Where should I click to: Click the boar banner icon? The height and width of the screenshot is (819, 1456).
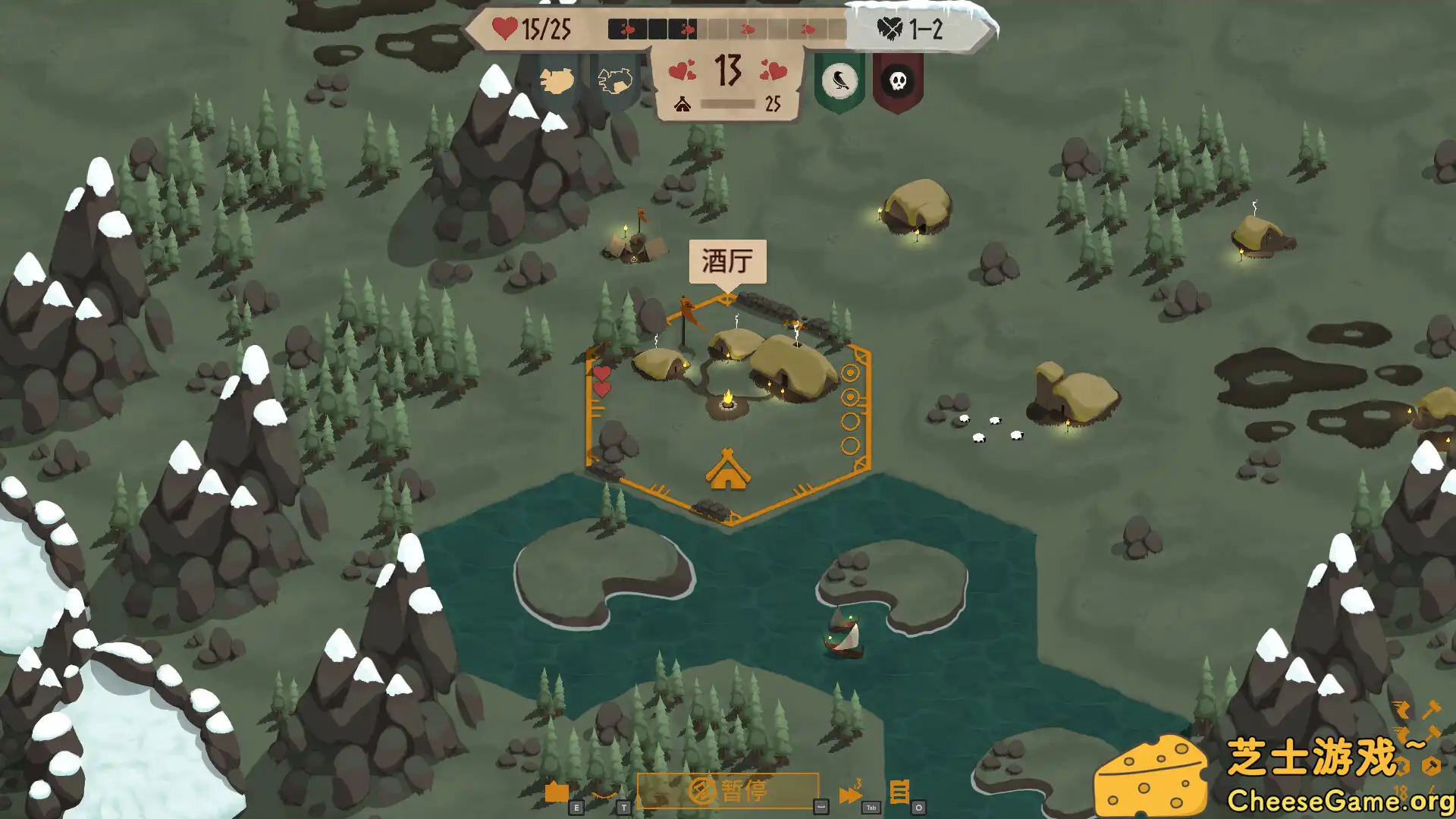coord(557,80)
